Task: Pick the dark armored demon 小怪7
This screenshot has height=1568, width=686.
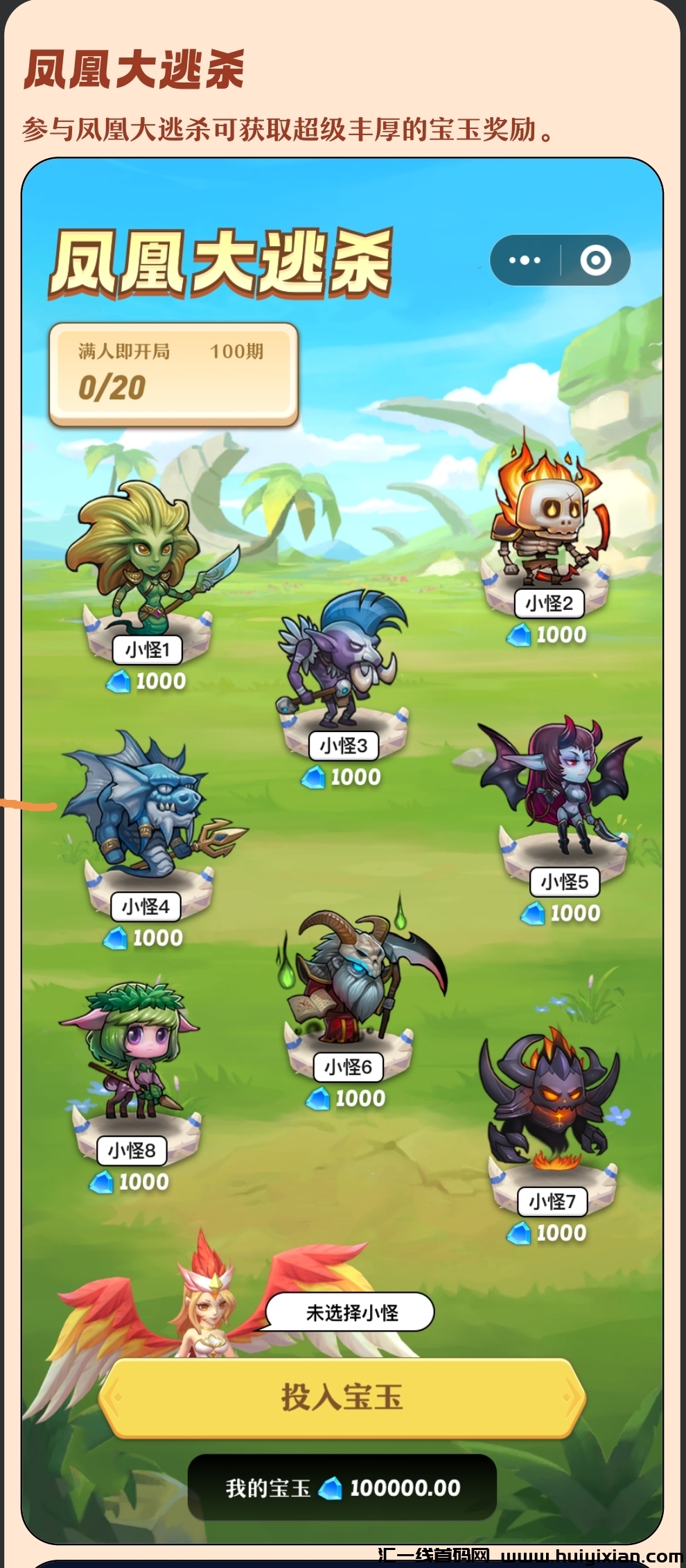Action: (x=551, y=1102)
